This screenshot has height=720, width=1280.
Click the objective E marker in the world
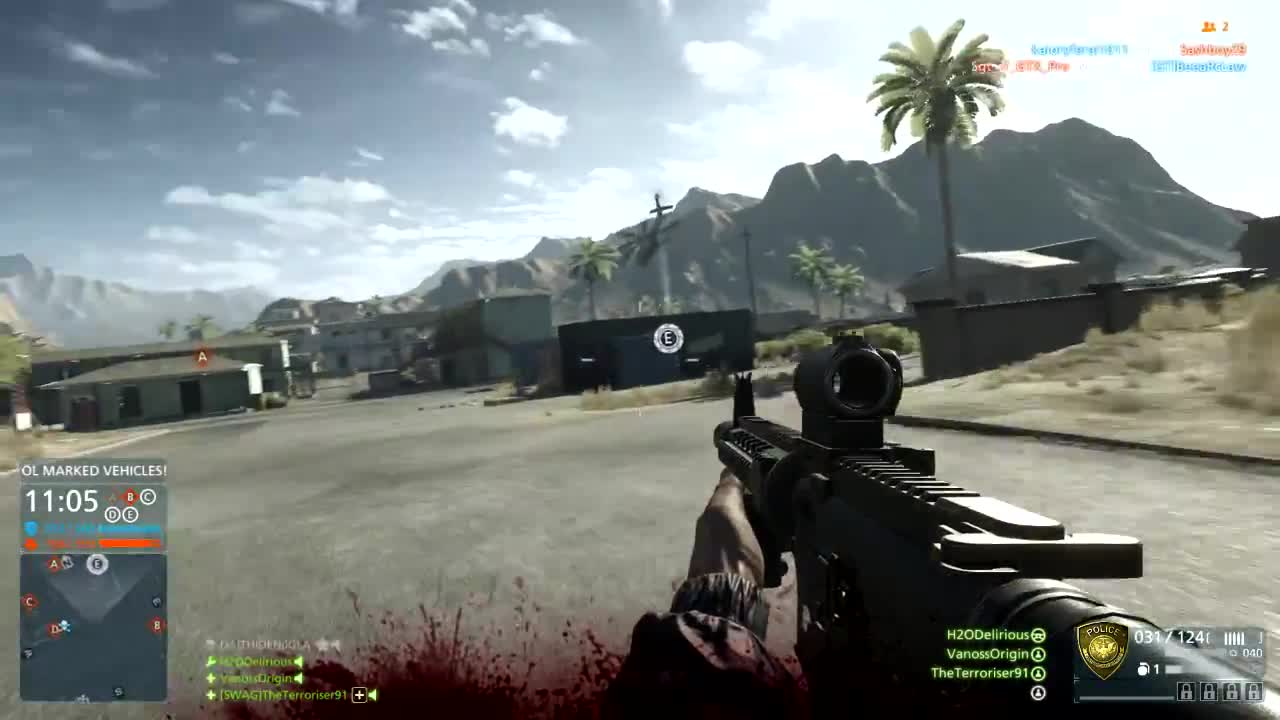pos(667,339)
